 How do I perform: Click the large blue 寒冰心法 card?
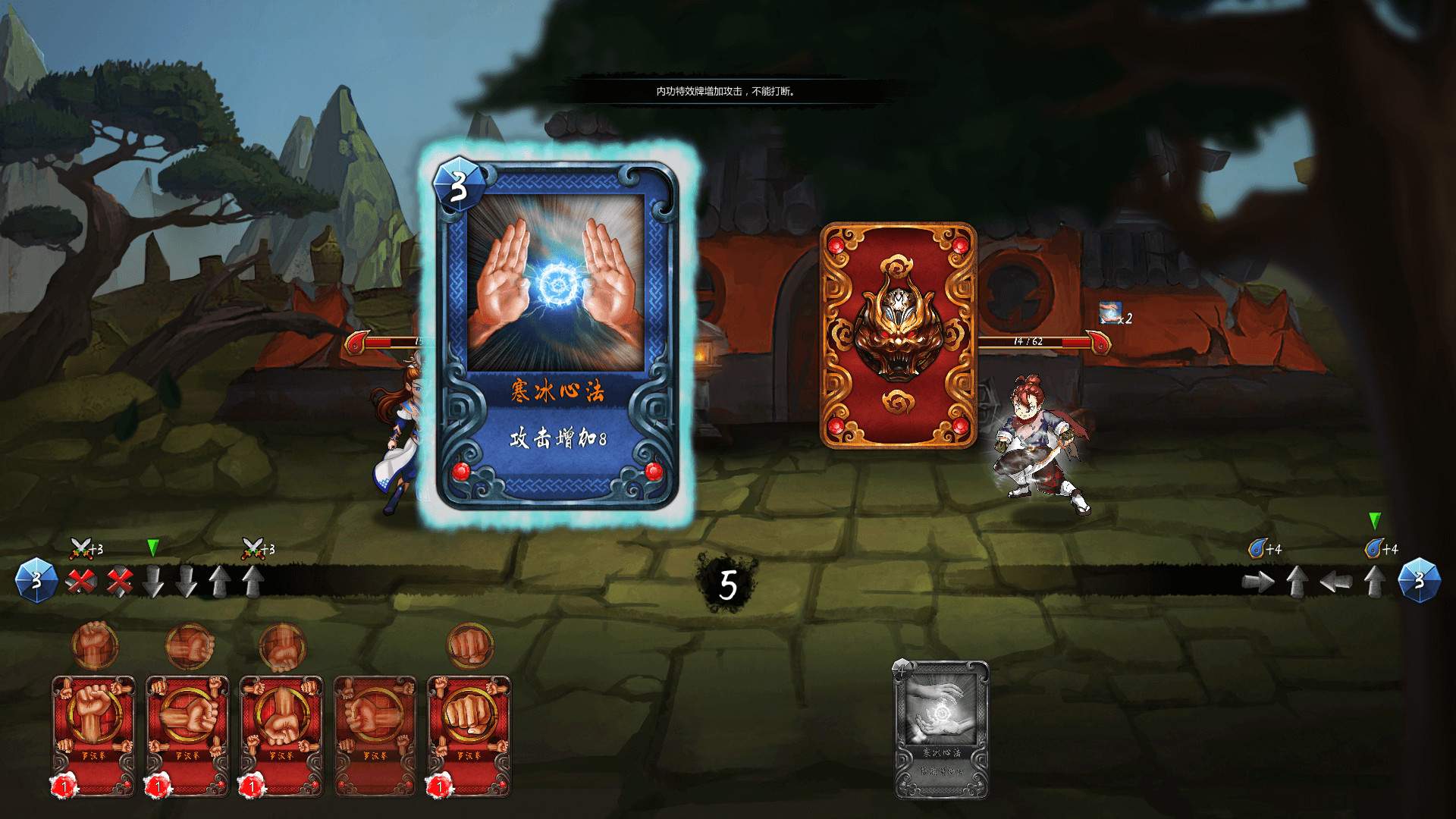coord(557,334)
